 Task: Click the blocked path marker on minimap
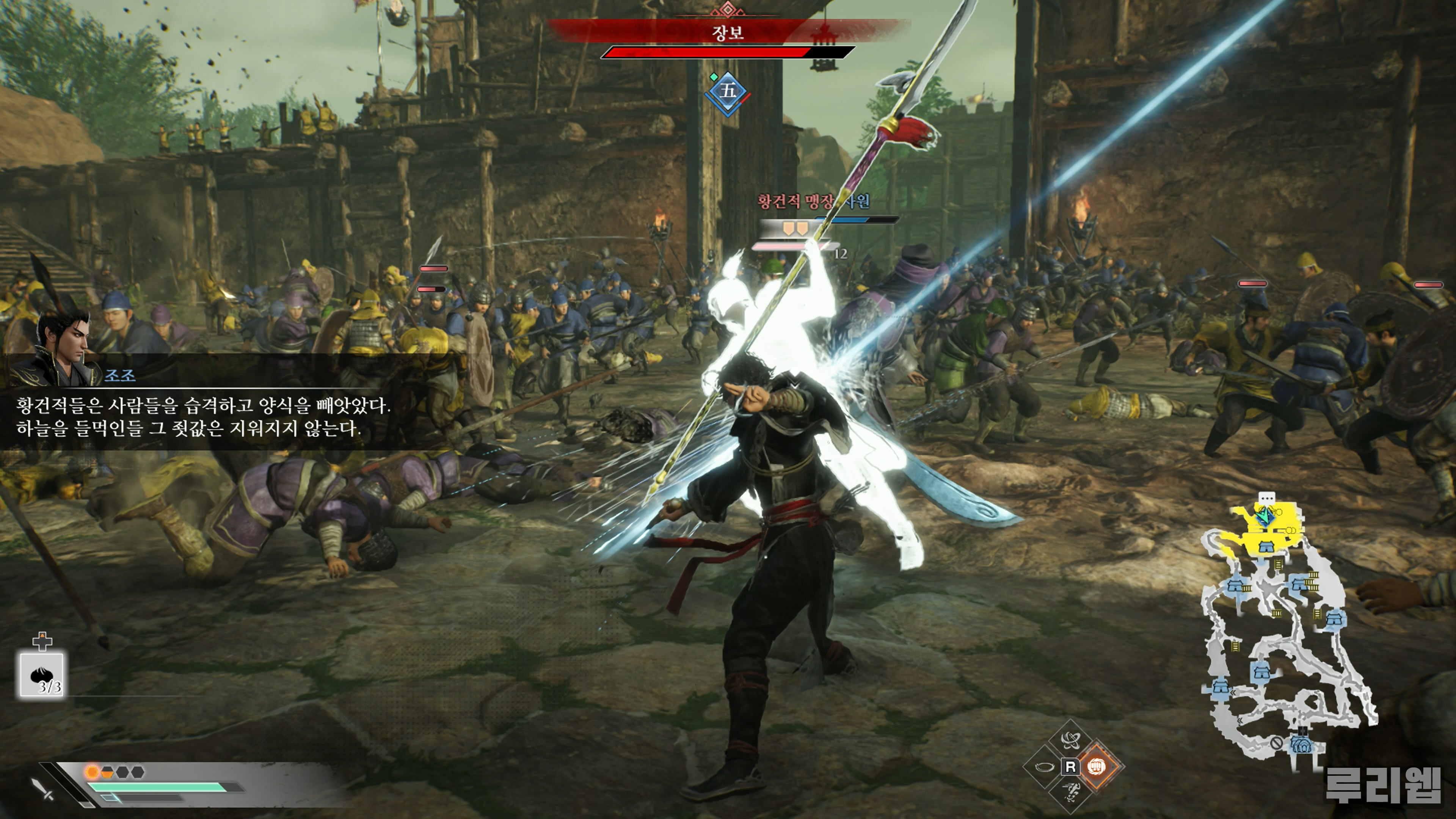click(1276, 743)
